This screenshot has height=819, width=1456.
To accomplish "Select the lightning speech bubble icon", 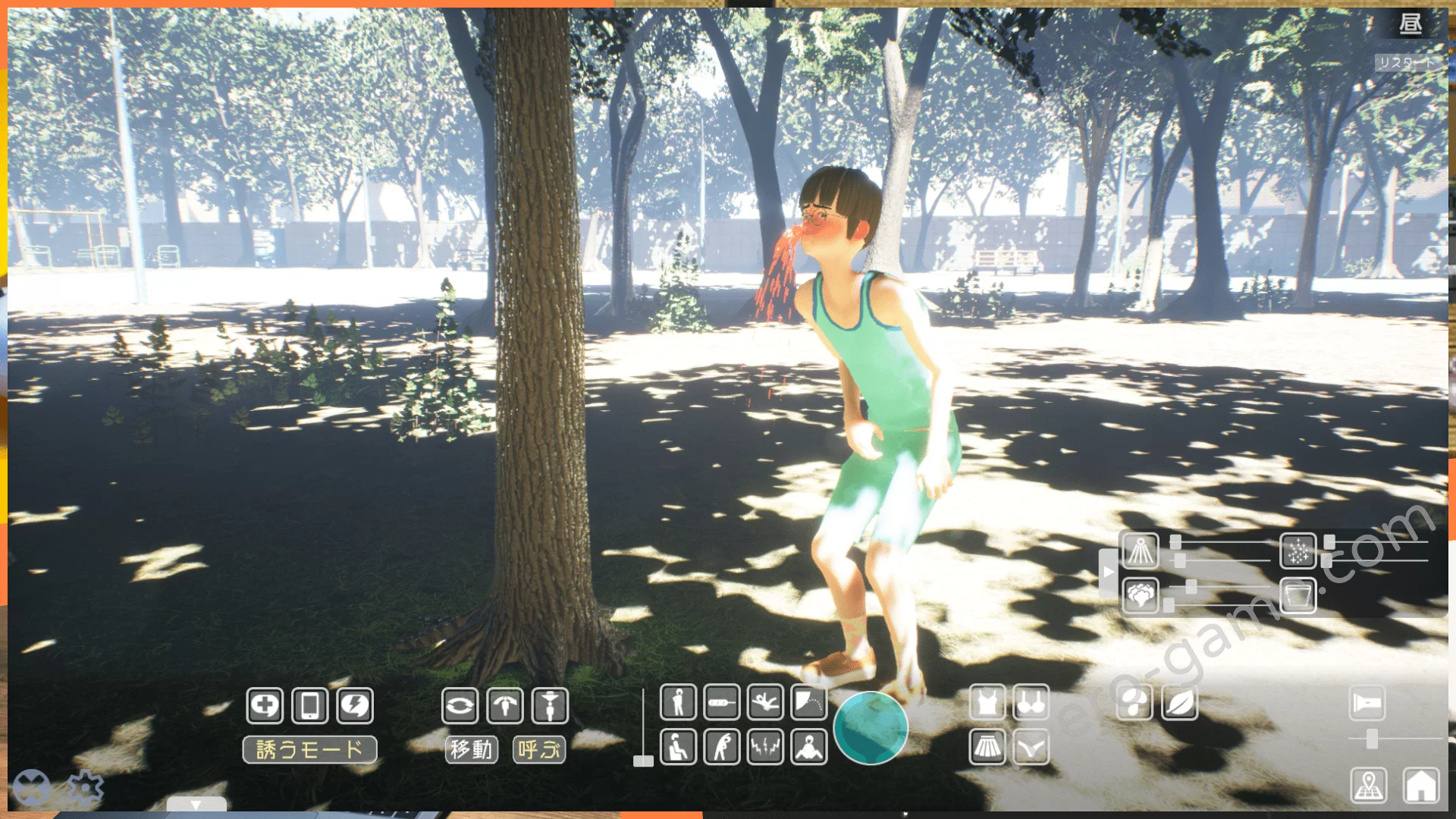I will [x=355, y=706].
